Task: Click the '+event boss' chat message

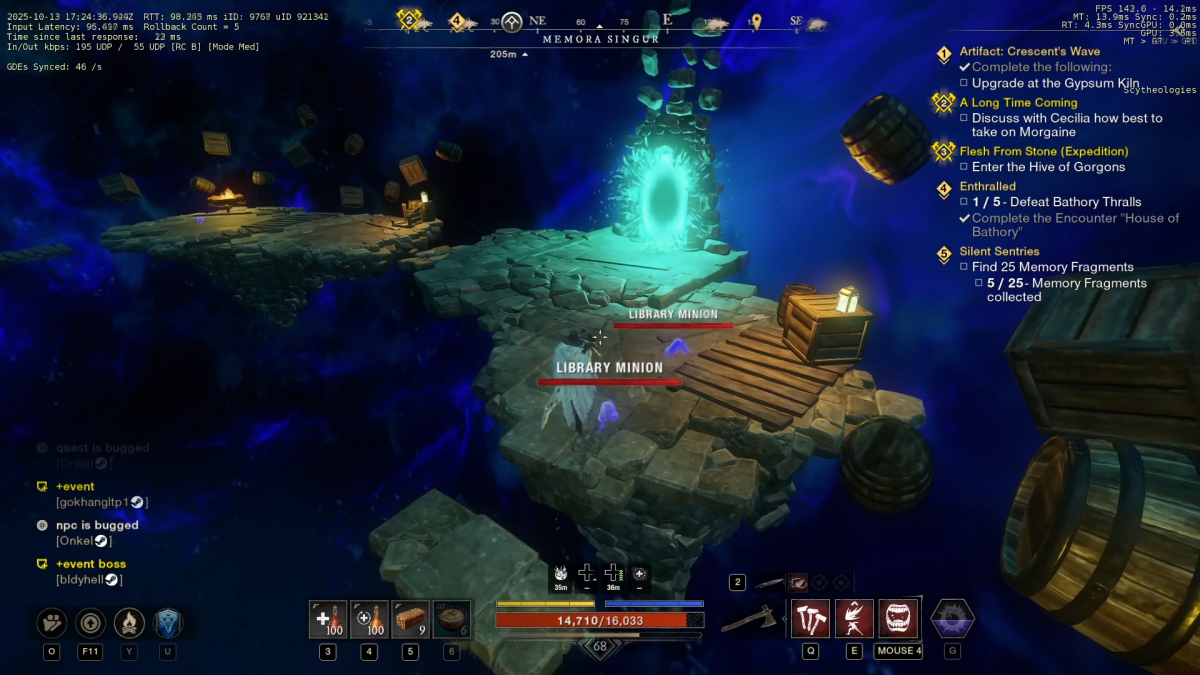Action: [x=91, y=564]
